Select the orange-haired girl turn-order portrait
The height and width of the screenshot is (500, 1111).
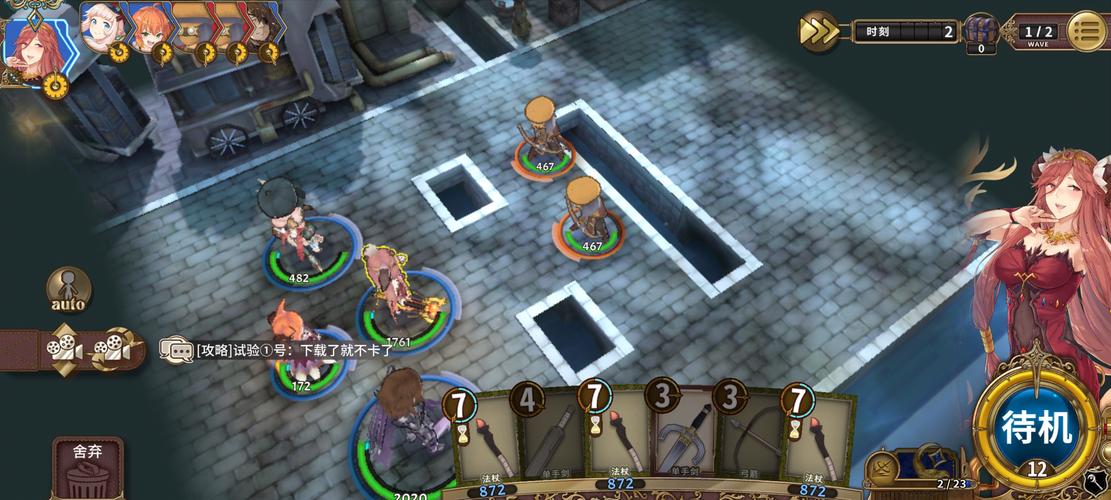(148, 29)
